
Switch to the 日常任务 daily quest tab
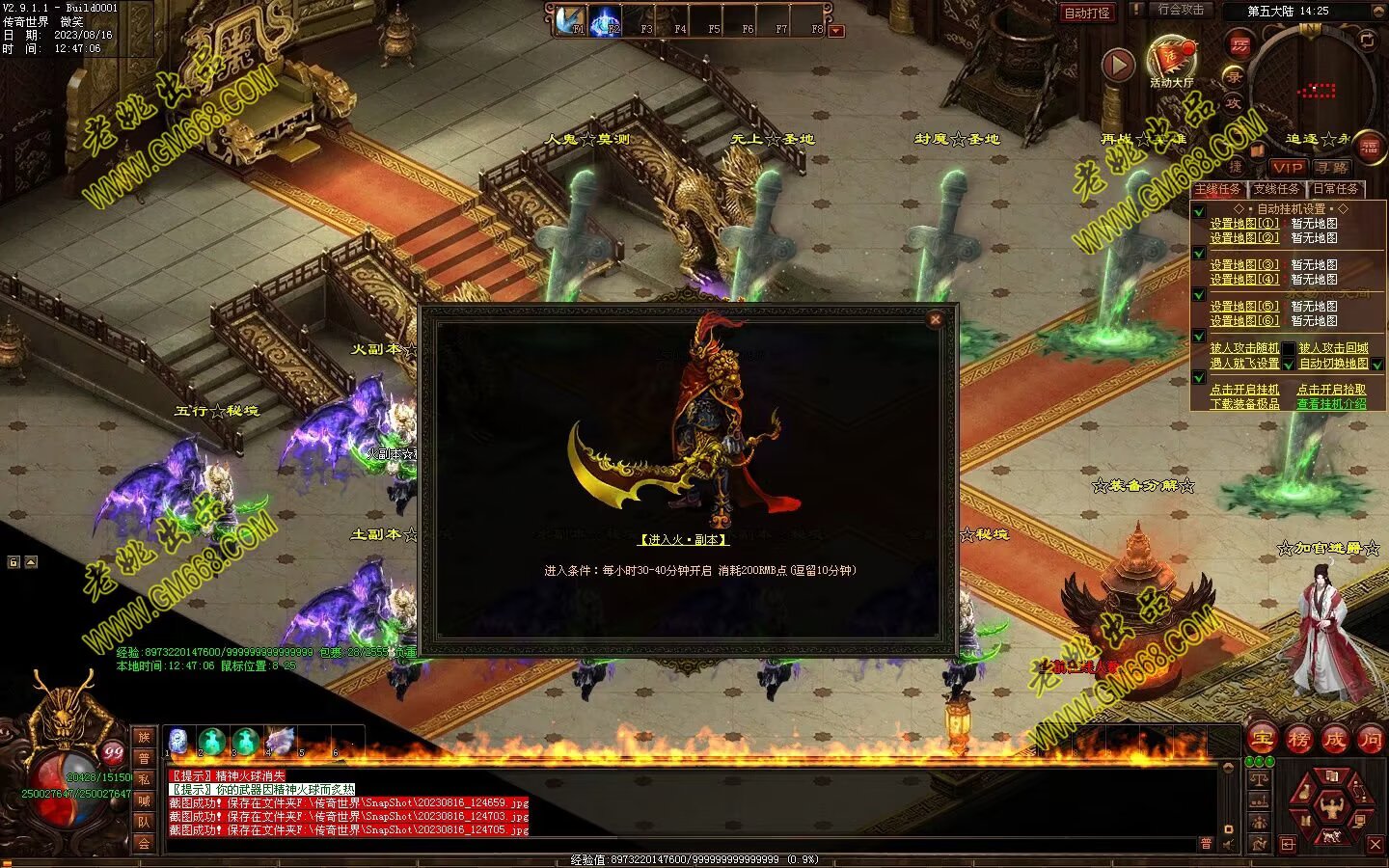pos(1335,189)
